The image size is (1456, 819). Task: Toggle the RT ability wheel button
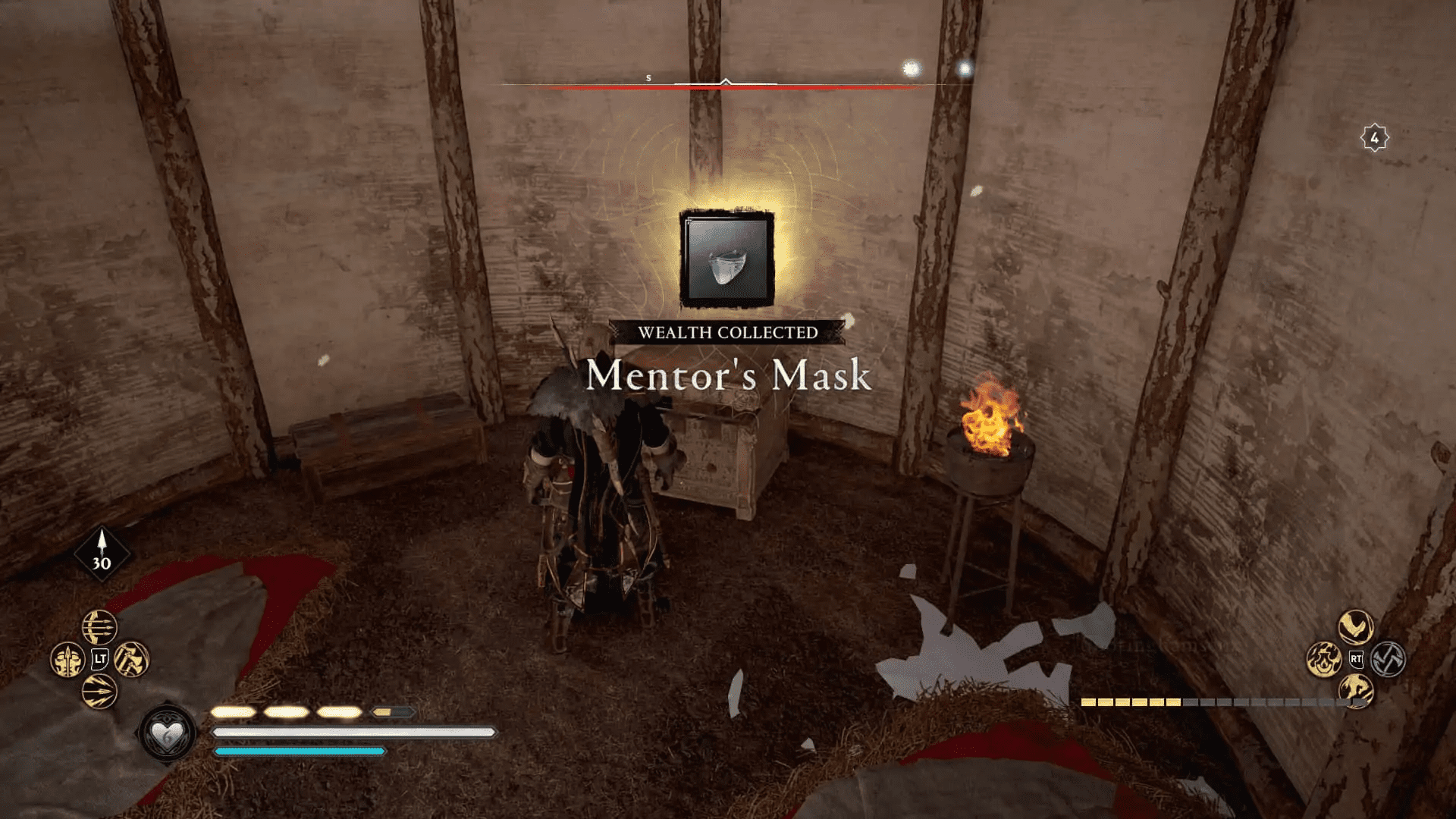(x=1357, y=659)
